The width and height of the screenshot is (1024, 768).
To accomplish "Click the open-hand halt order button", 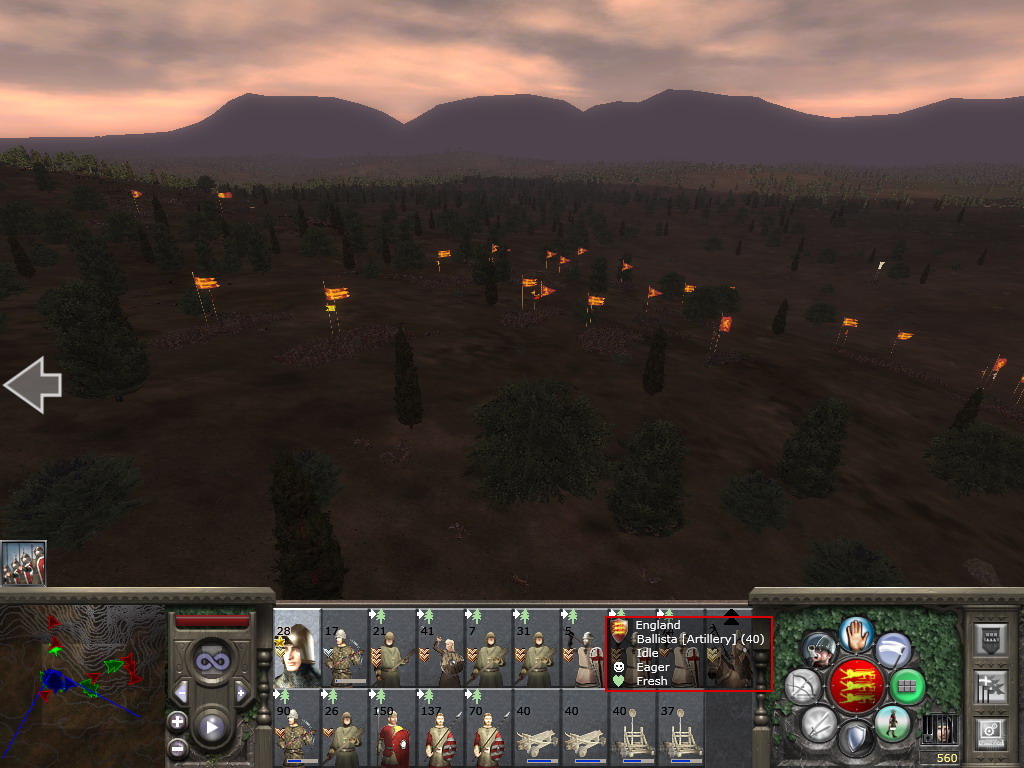I will point(856,633).
